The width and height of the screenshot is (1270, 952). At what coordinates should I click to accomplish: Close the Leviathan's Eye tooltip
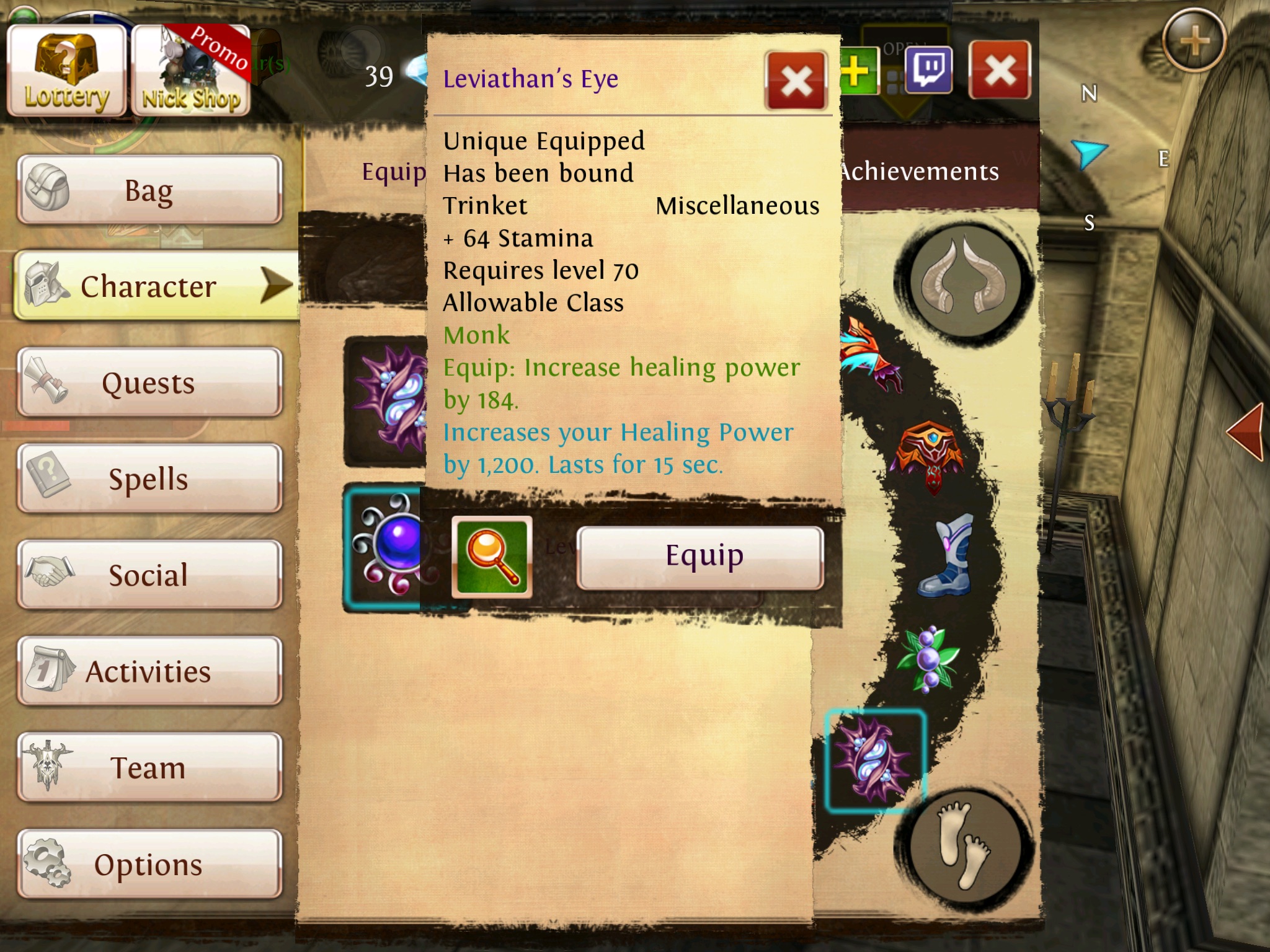click(x=796, y=81)
